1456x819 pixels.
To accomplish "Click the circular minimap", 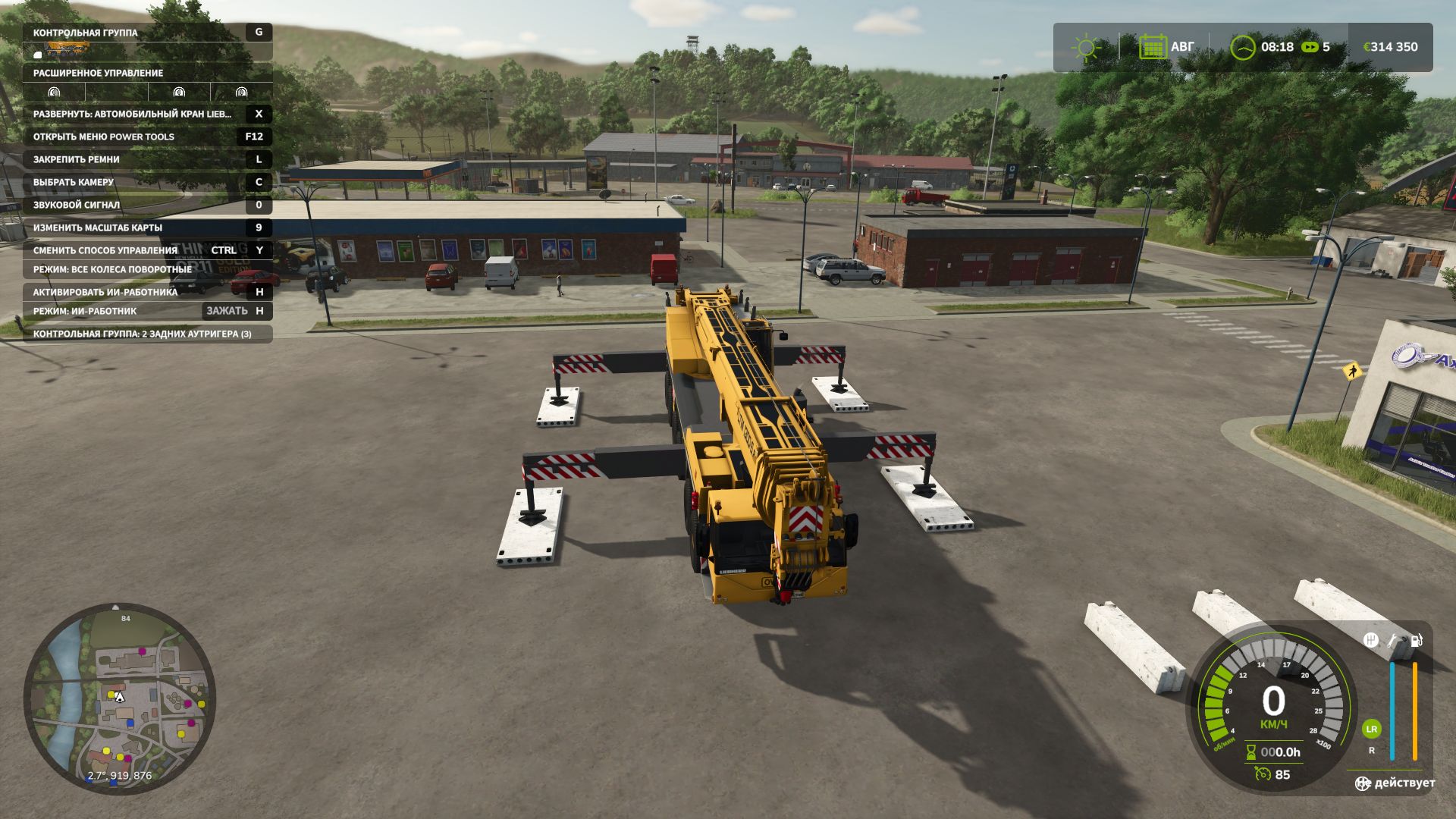I will click(x=120, y=698).
